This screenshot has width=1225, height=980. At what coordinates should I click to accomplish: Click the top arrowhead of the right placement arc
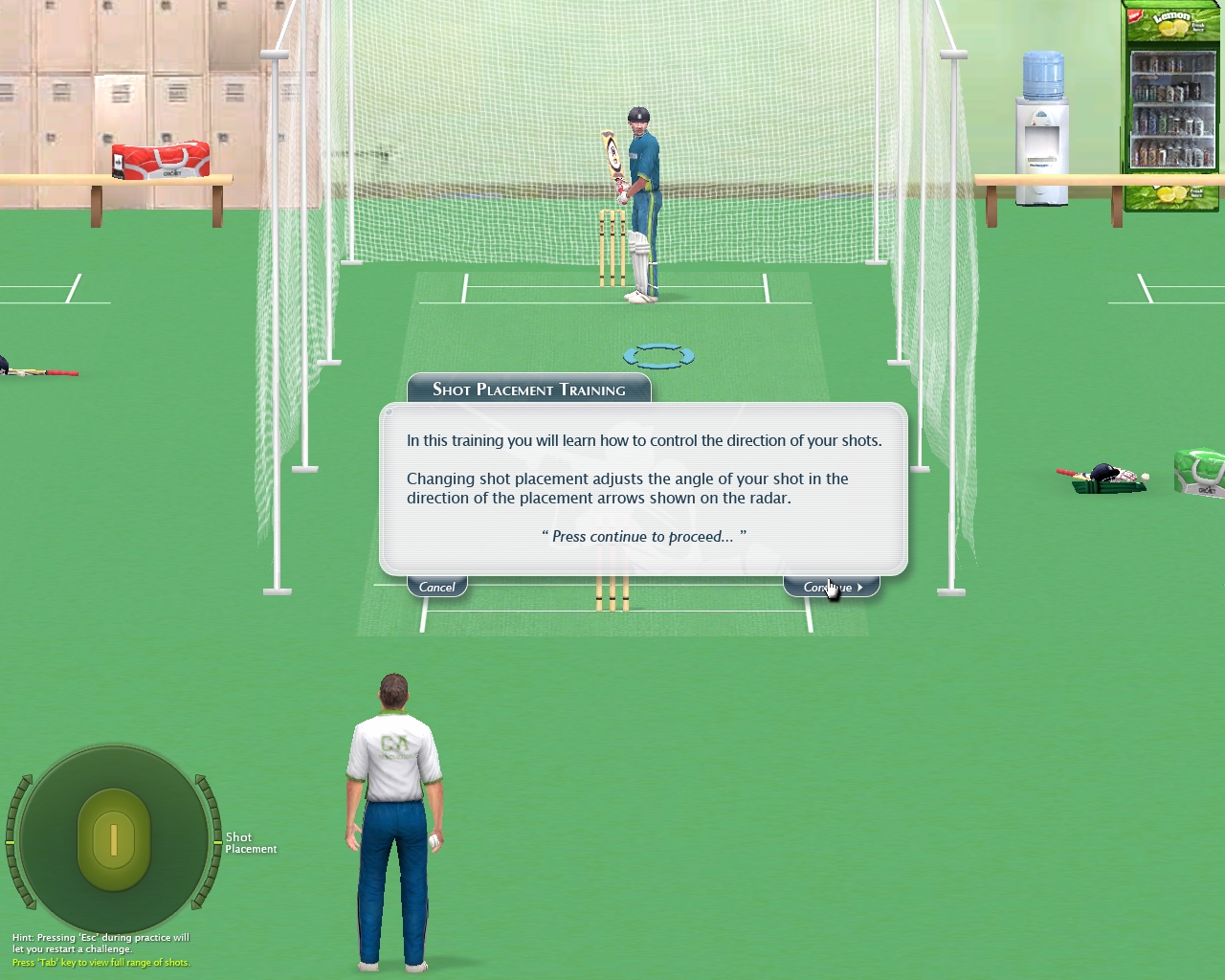(197, 780)
